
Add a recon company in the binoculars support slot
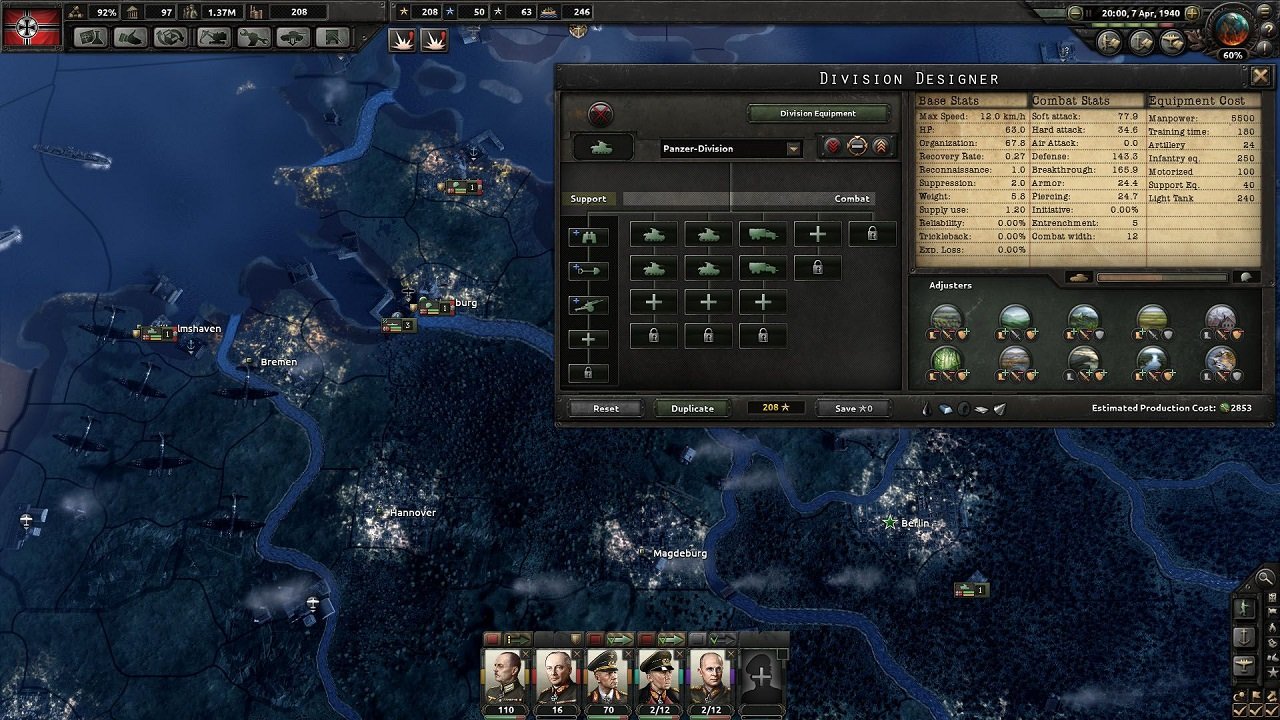(587, 237)
